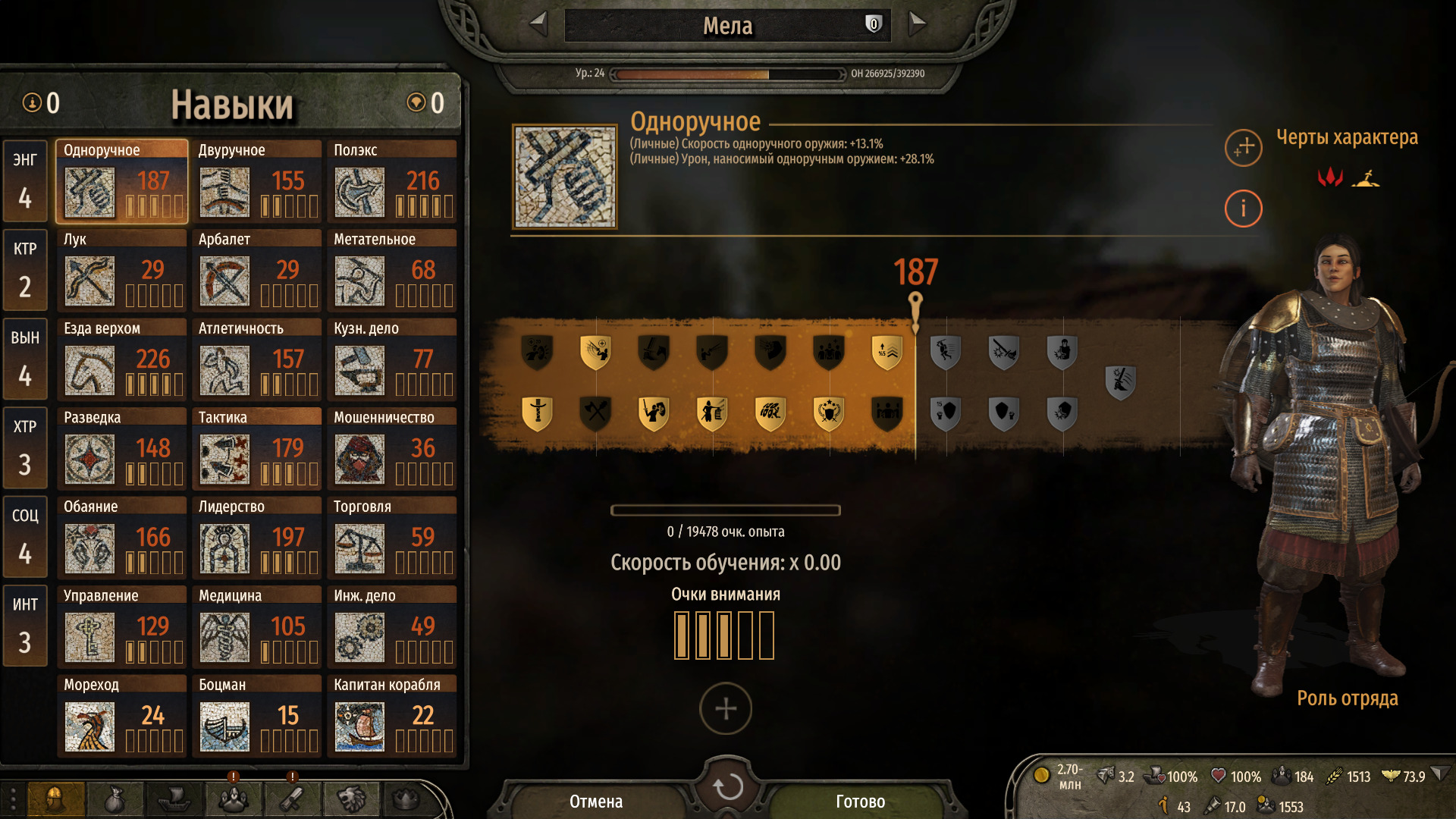The height and width of the screenshot is (819, 1456).
Task: Open the inventory bag tab
Action: [x=115, y=799]
